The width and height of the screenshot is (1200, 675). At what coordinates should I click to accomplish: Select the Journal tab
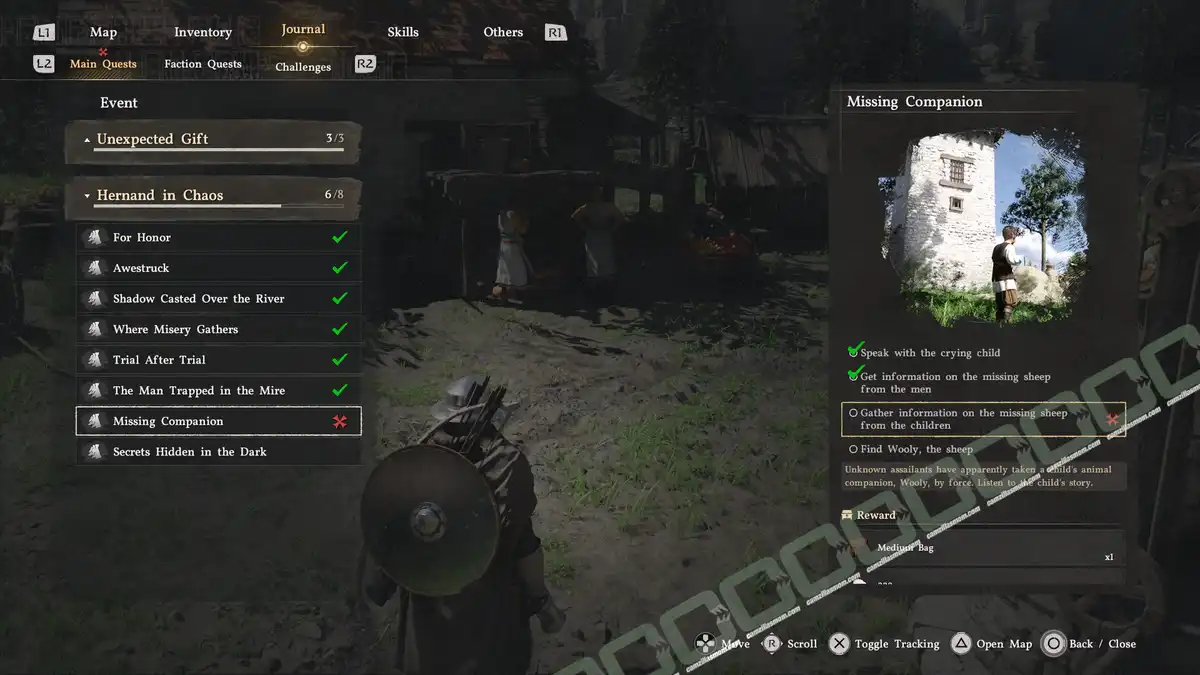coord(303,30)
